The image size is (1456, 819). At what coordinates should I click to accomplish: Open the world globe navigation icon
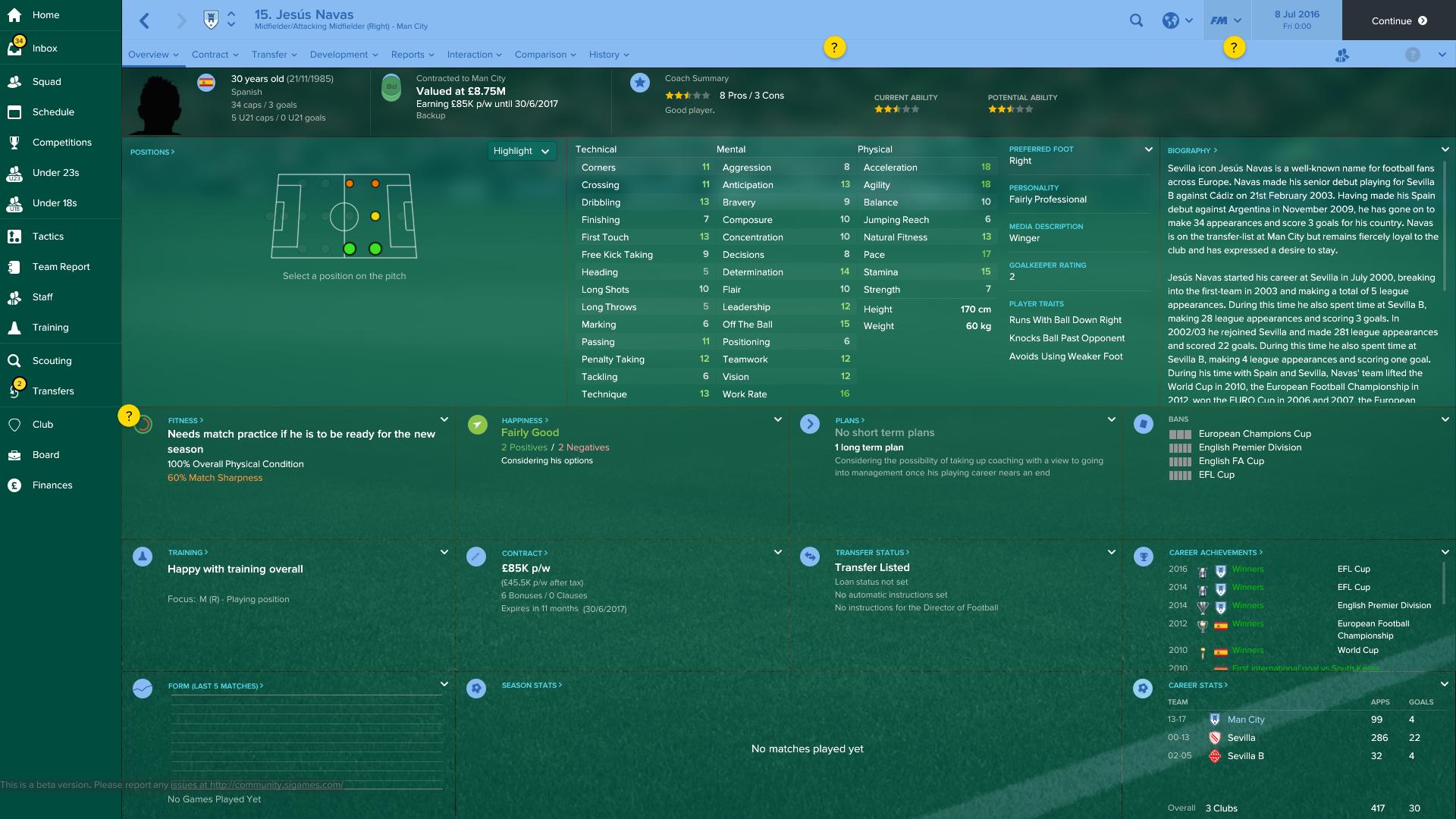(x=1171, y=20)
